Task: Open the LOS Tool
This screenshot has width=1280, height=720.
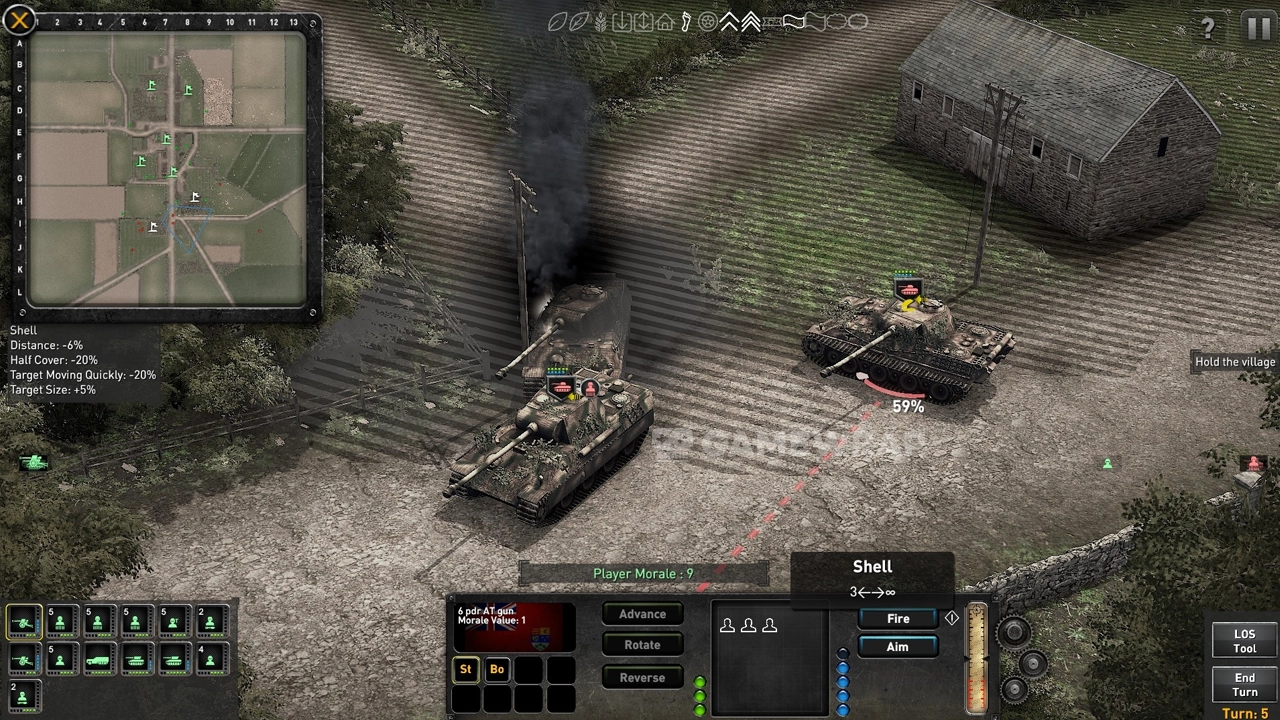Action: click(x=1244, y=641)
